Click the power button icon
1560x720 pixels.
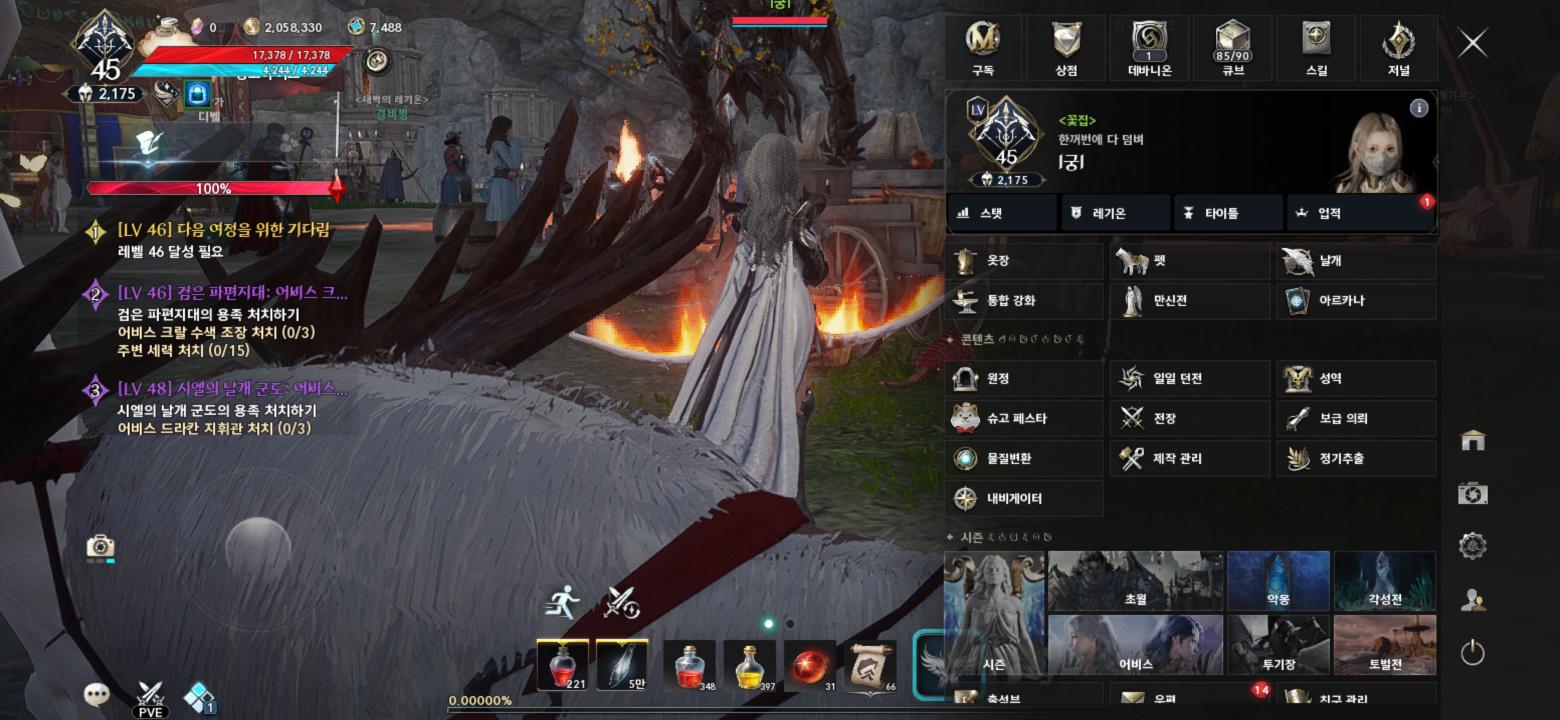tap(1472, 653)
